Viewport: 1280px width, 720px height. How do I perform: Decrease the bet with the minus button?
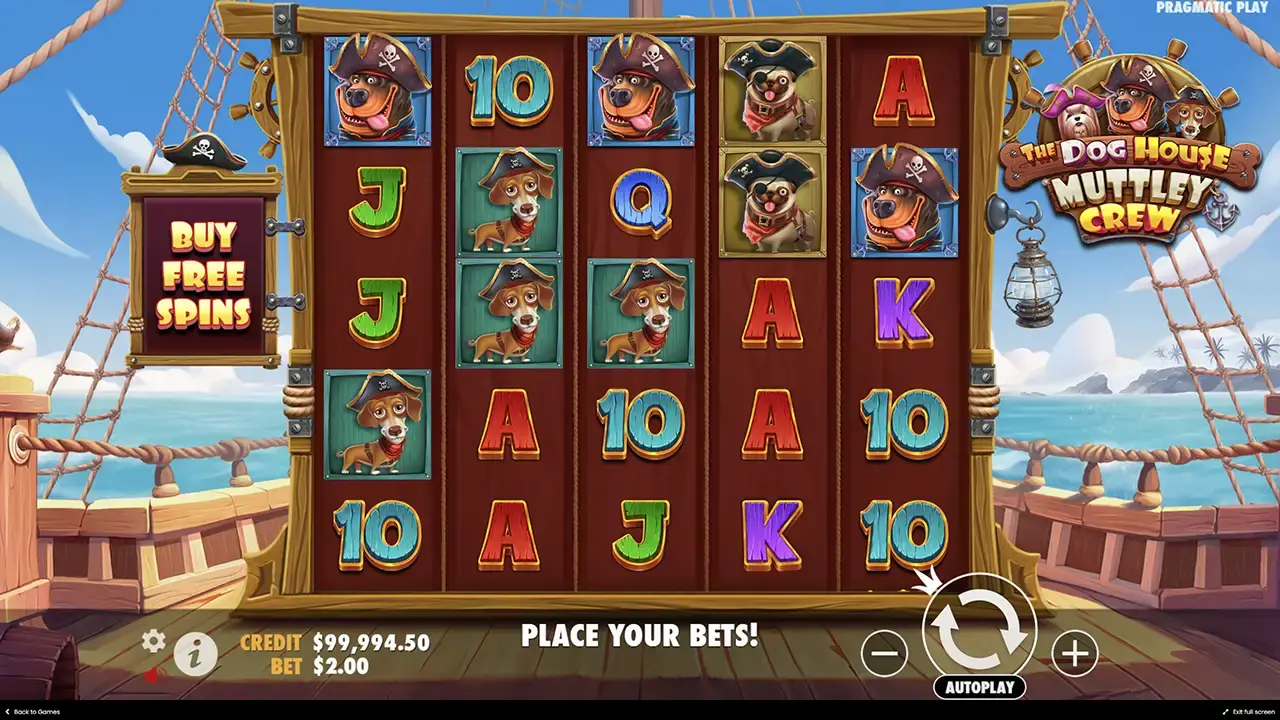pos(884,654)
